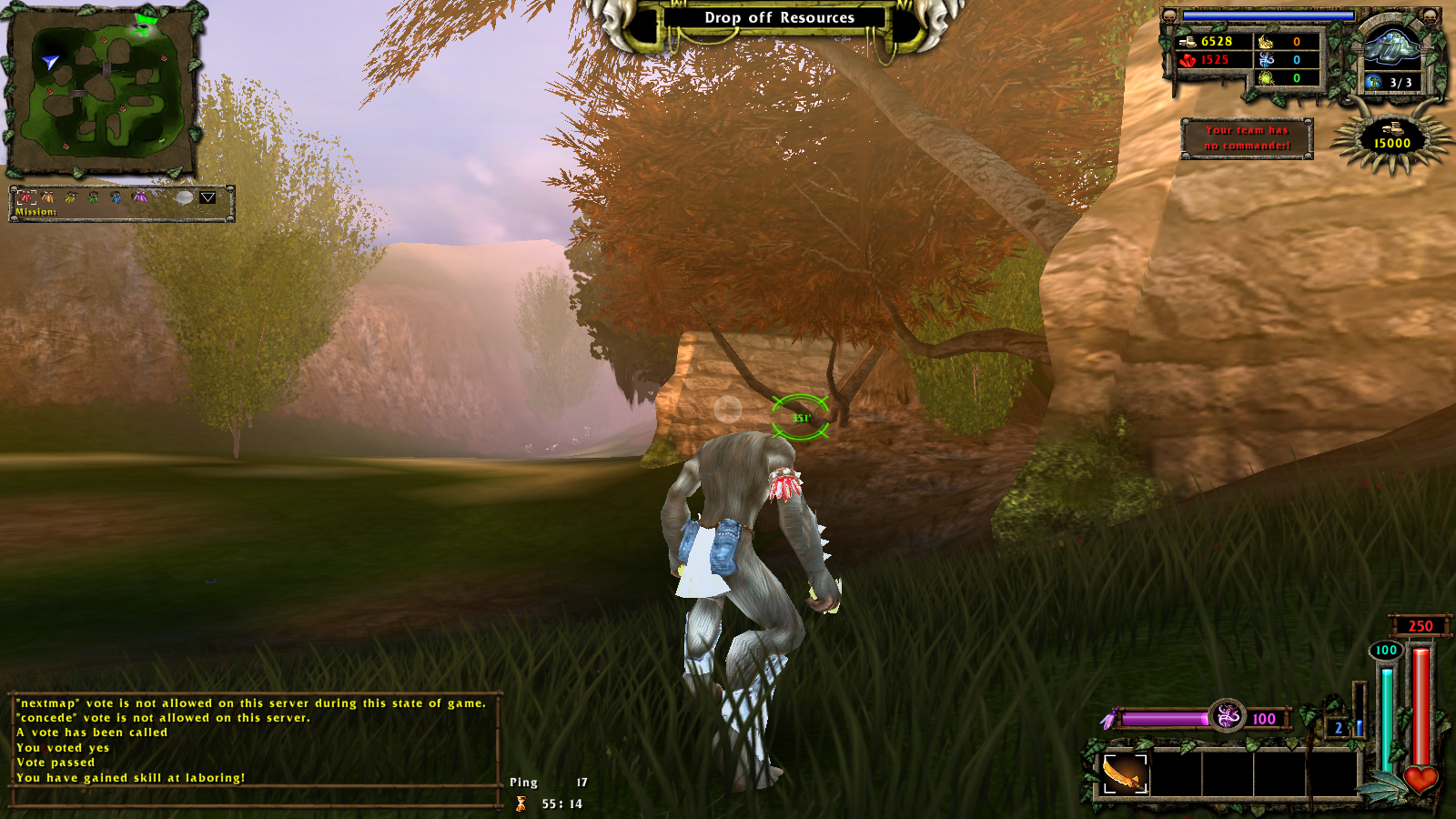This screenshot has width=1456, height=819.
Task: Select the golden curved blade weapon slot
Action: [x=1125, y=774]
